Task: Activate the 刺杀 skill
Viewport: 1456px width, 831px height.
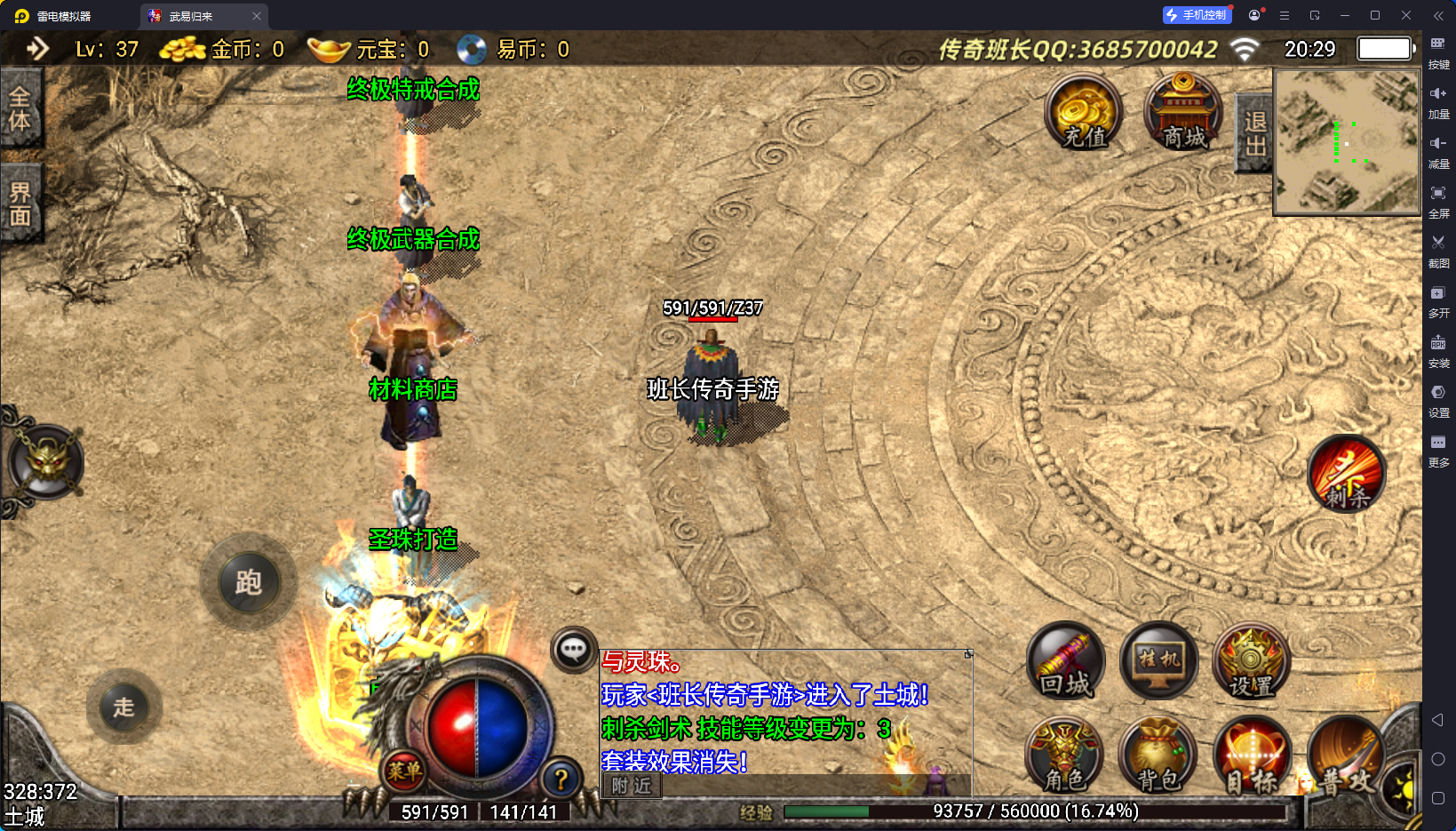Action: [1347, 475]
